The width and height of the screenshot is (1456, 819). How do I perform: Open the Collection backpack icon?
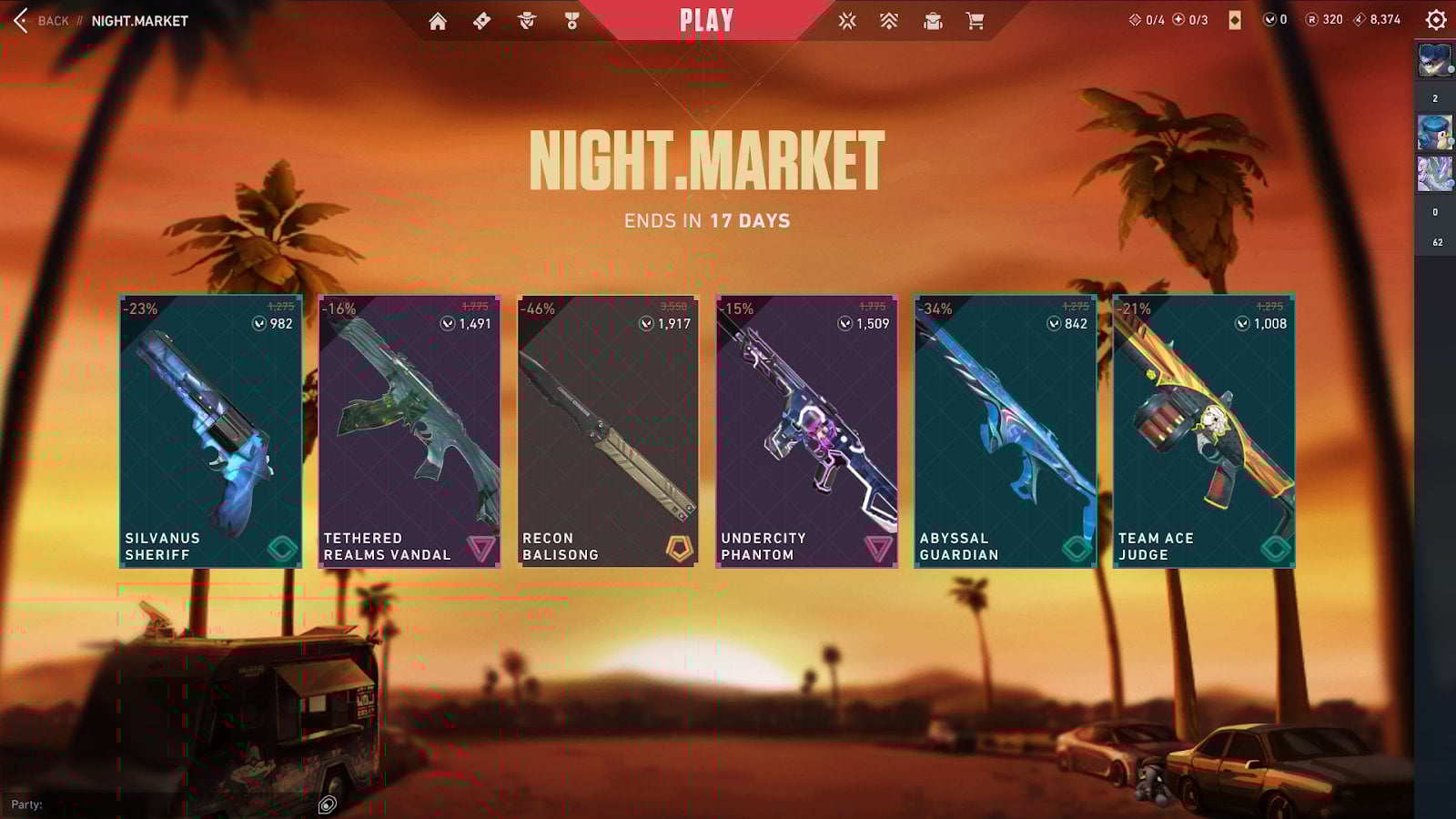pos(930,20)
